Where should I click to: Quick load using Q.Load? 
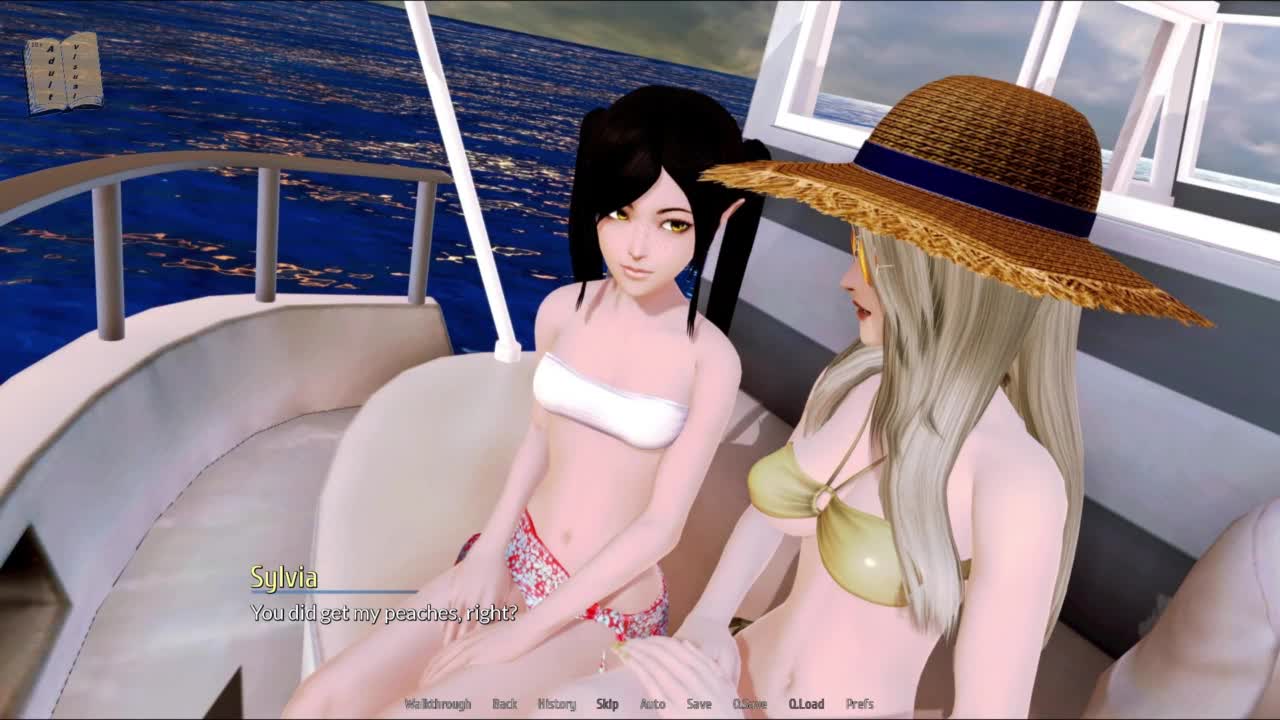(806, 704)
